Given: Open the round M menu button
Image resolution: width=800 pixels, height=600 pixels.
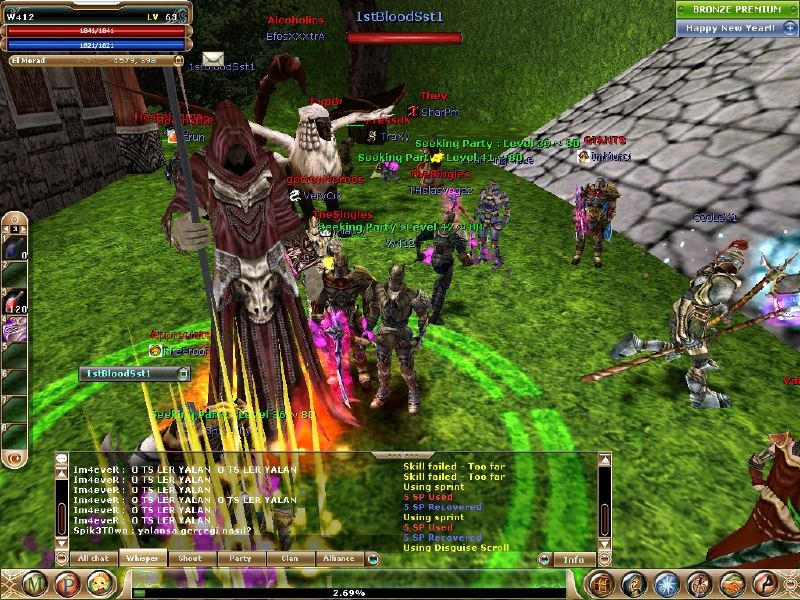Looking at the screenshot, I should pyautogui.click(x=36, y=583).
